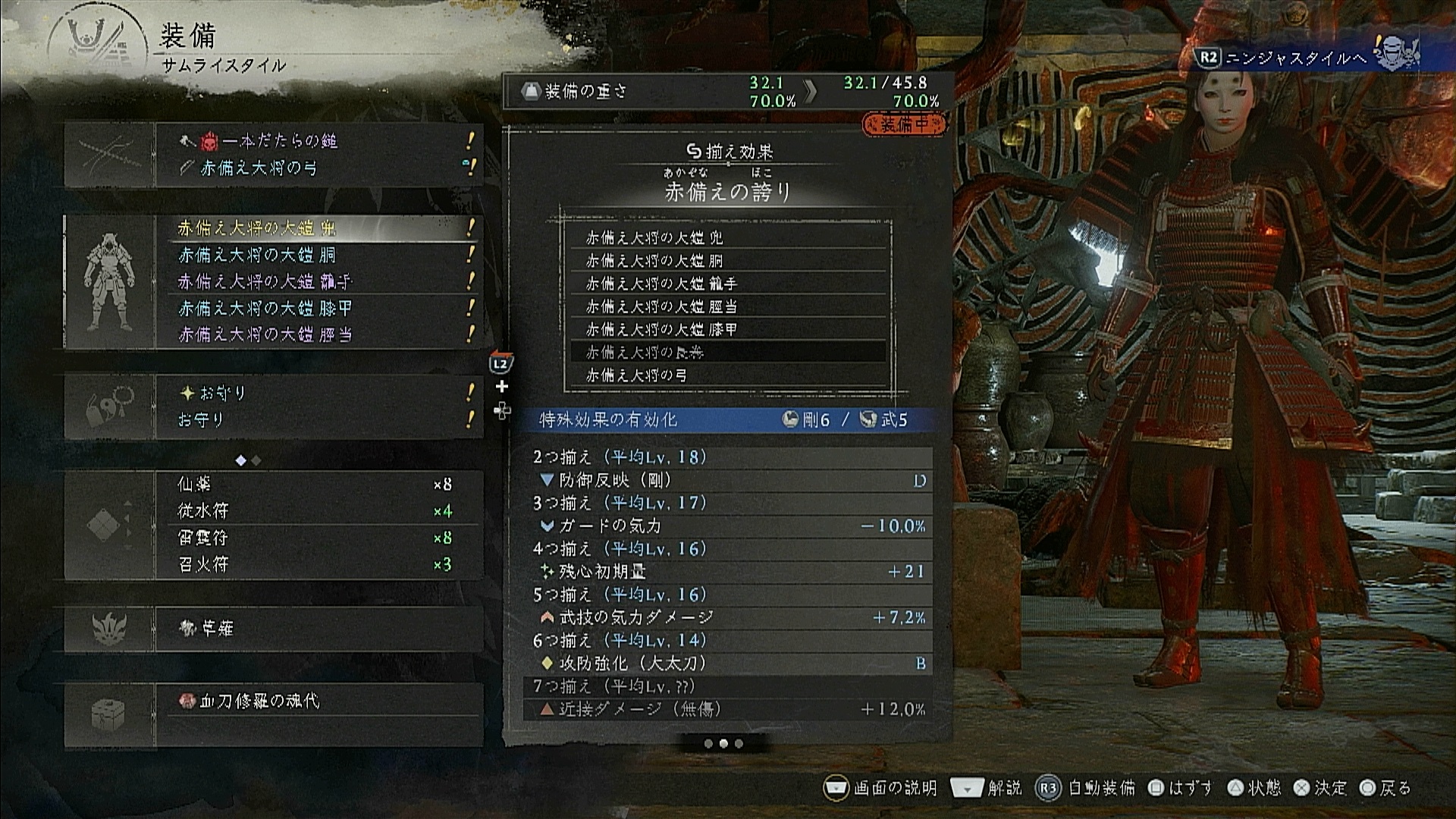Click the weapons category icon with crossed blades

[110, 155]
